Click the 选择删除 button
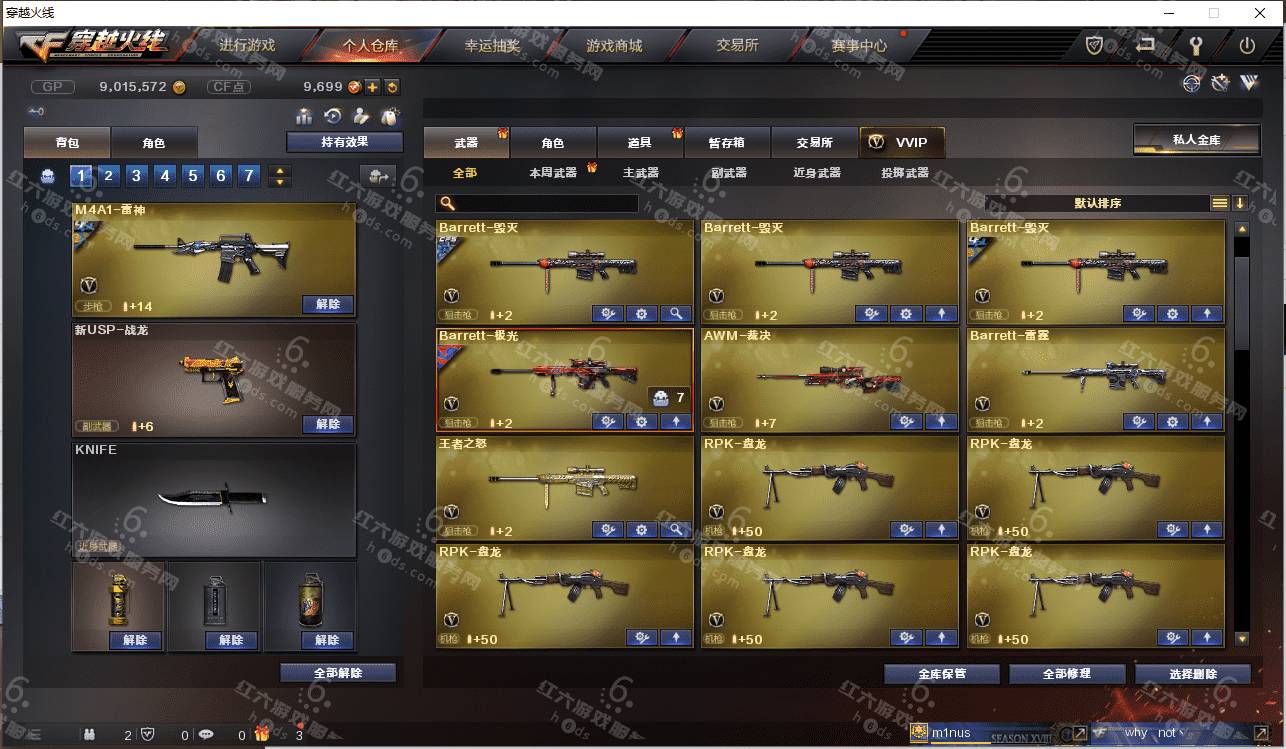The image size is (1286, 749). click(x=1192, y=674)
